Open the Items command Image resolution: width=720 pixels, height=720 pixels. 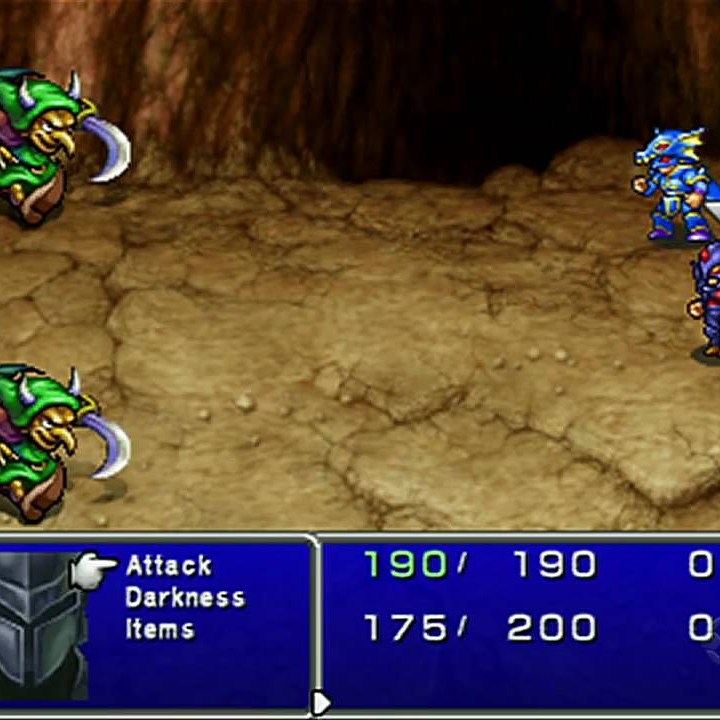pos(160,629)
